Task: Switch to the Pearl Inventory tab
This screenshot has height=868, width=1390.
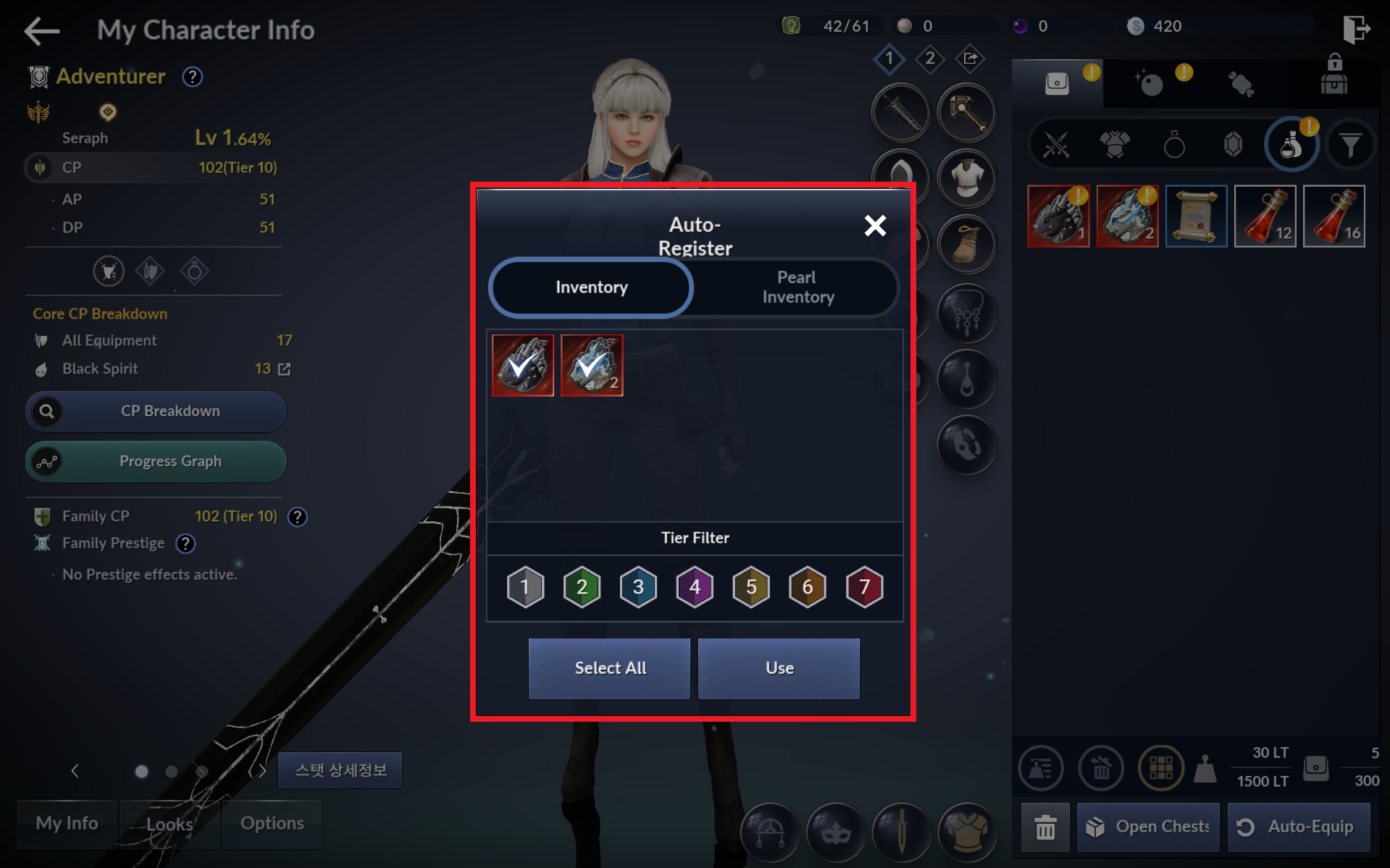Action: point(797,287)
